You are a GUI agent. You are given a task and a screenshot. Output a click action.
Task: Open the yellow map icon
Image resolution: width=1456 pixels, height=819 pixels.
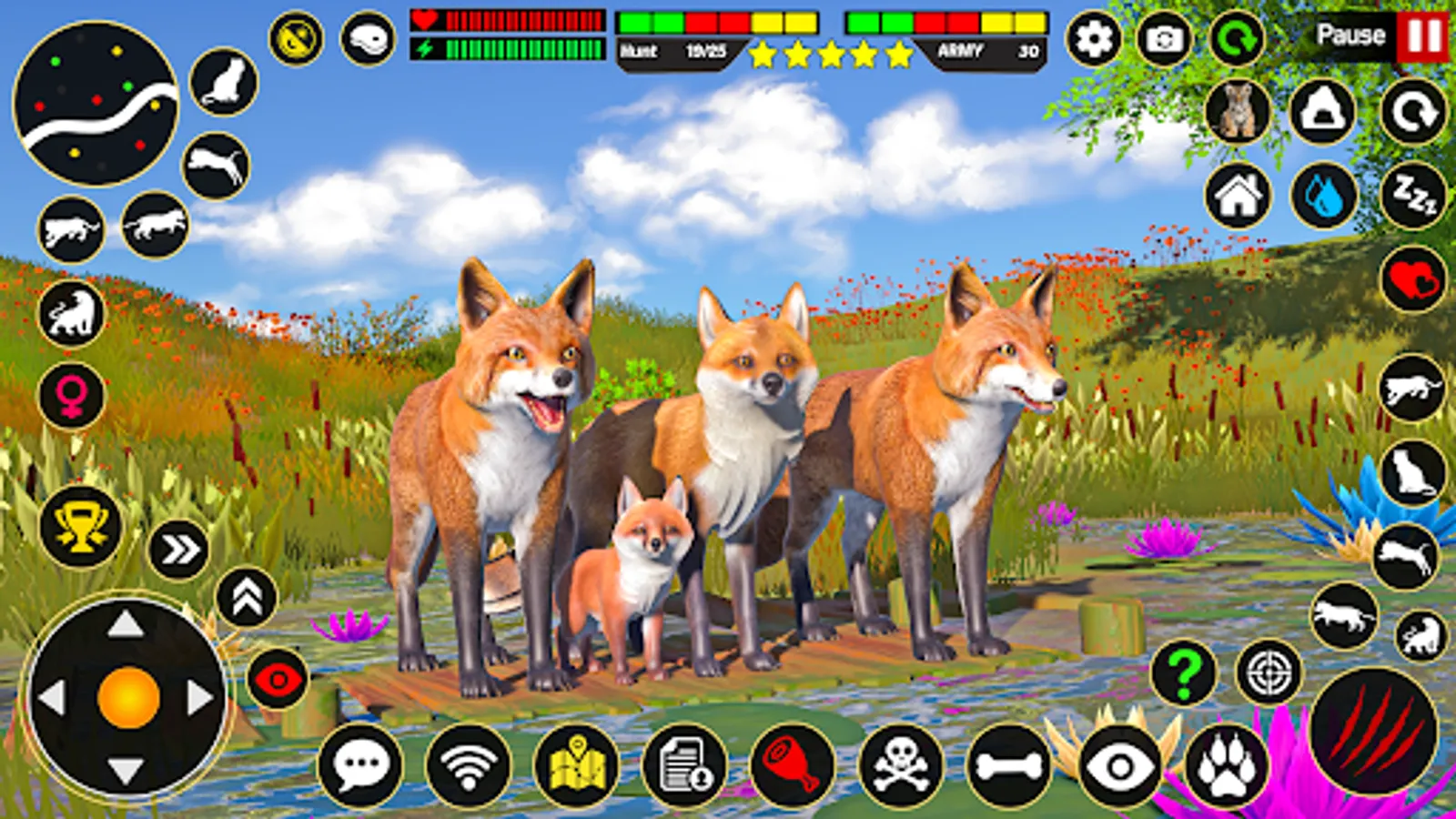[578, 763]
